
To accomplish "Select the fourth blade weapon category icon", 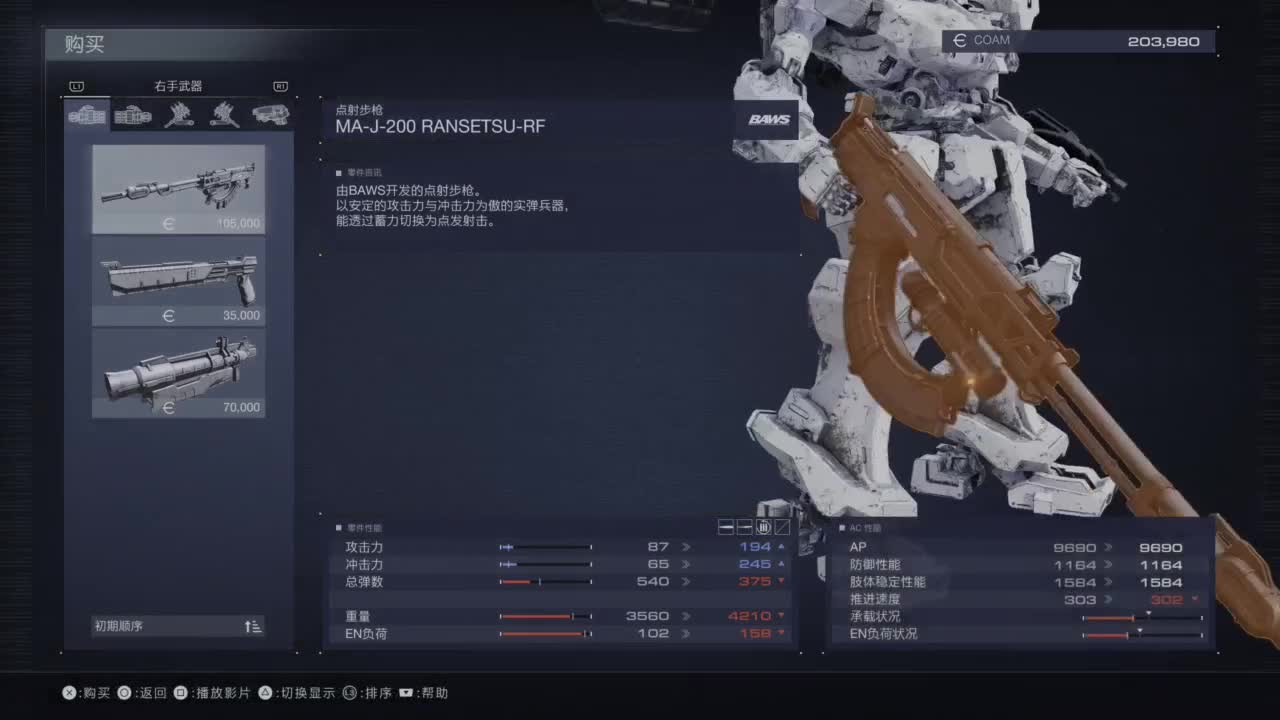I will 224,115.
